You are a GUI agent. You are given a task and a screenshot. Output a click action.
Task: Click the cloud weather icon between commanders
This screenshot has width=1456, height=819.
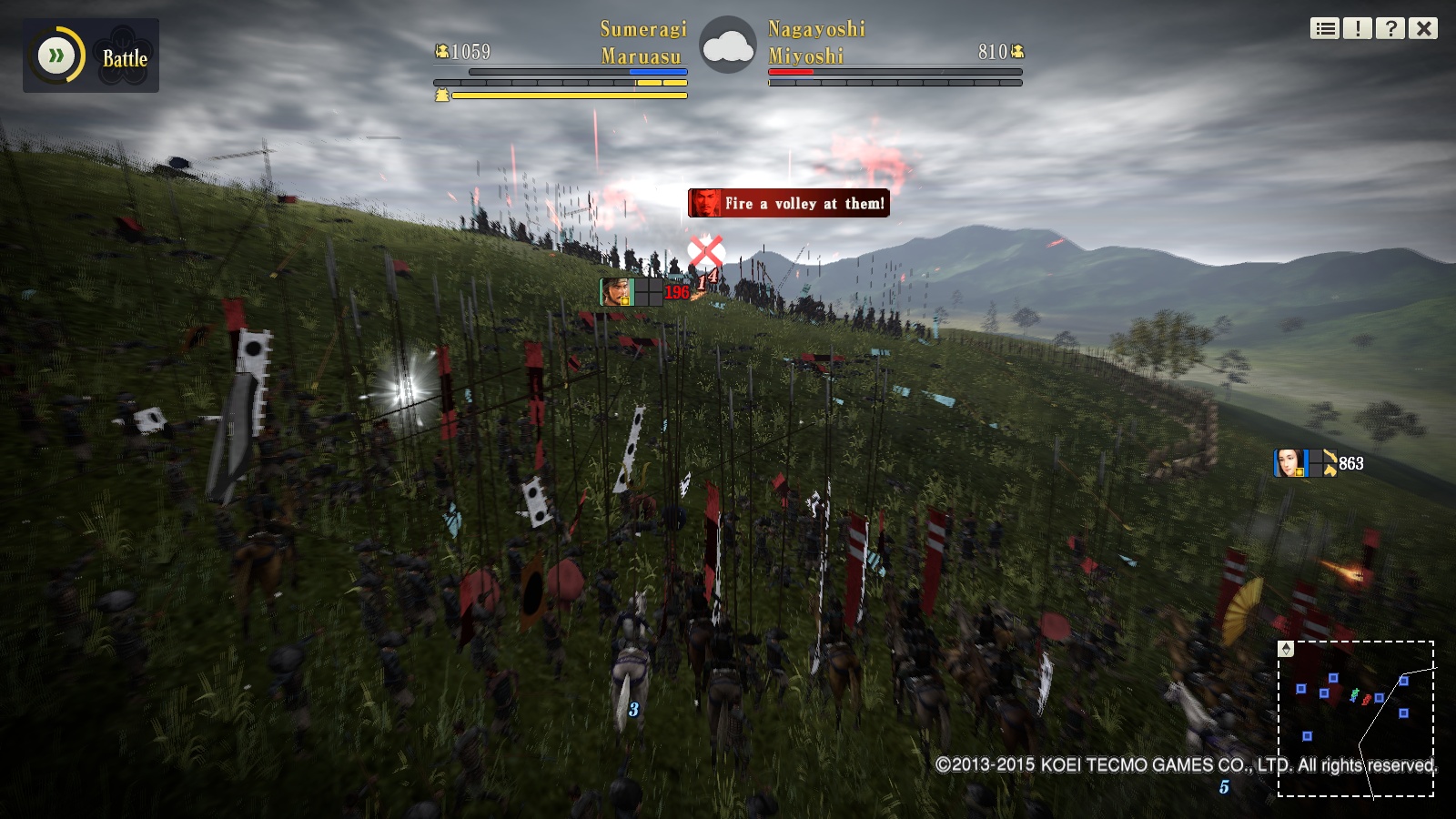pos(727,46)
